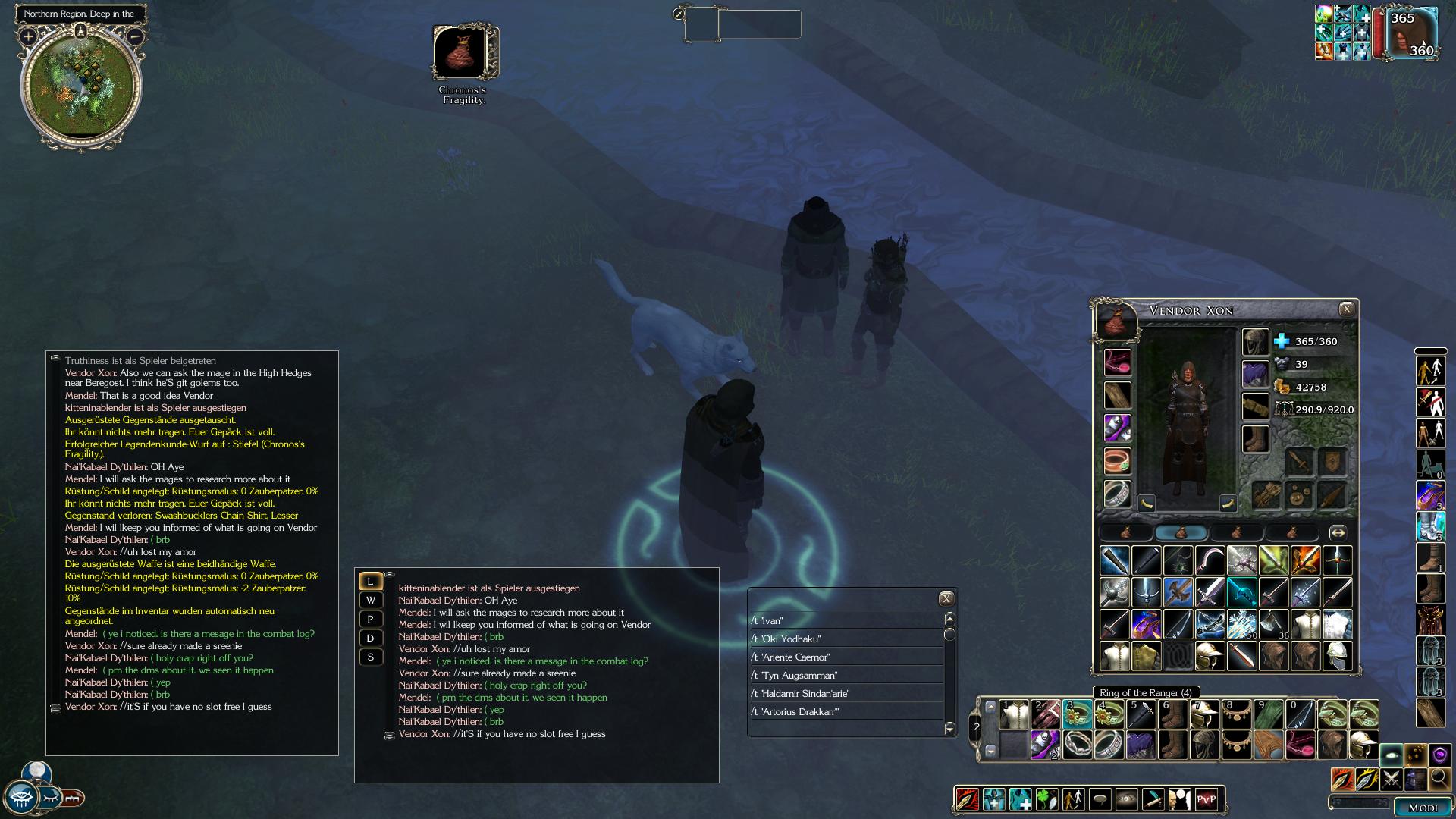1456x819 pixels.
Task: Switch chat to the "P" channel
Action: pos(370,619)
